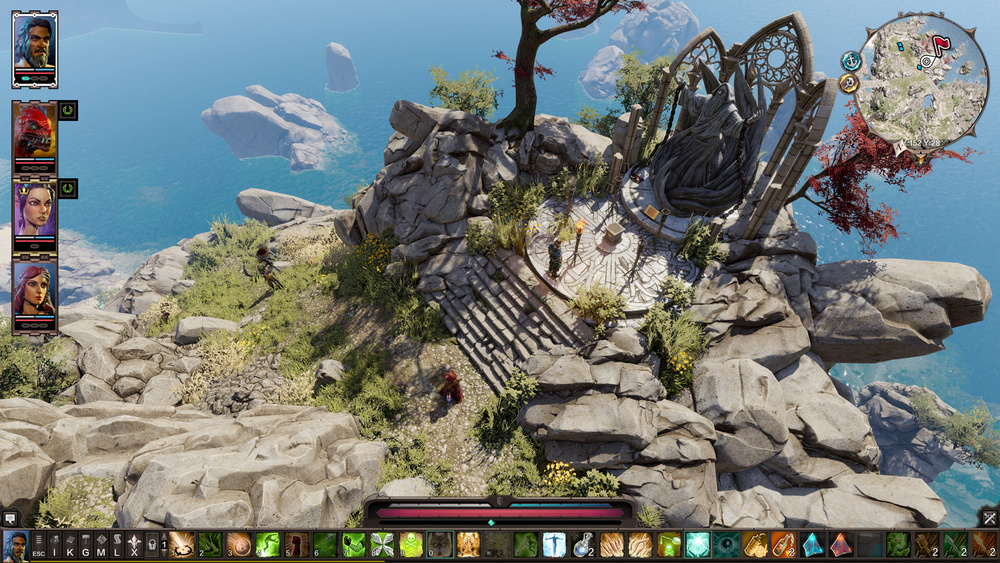Select the red pyramid item slot
The height and width of the screenshot is (563, 1000).
(x=841, y=545)
